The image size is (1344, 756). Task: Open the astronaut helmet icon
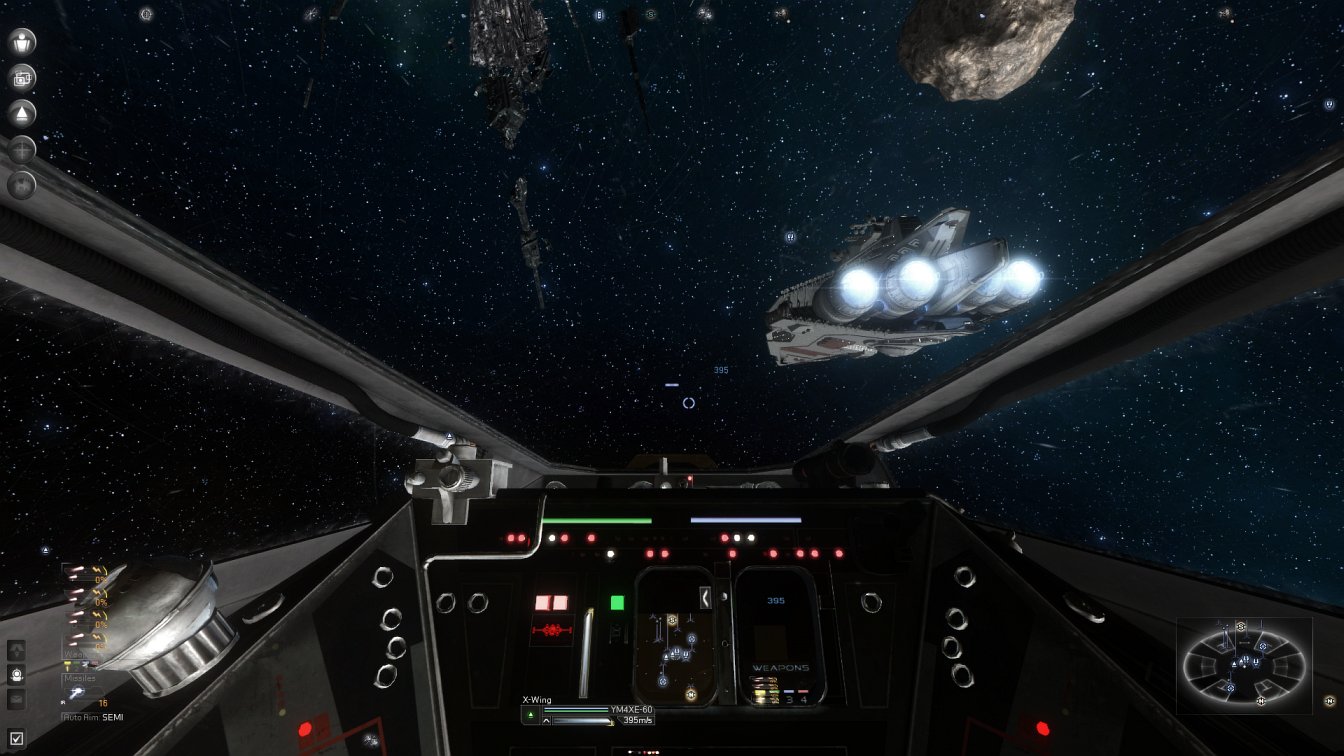(16, 675)
